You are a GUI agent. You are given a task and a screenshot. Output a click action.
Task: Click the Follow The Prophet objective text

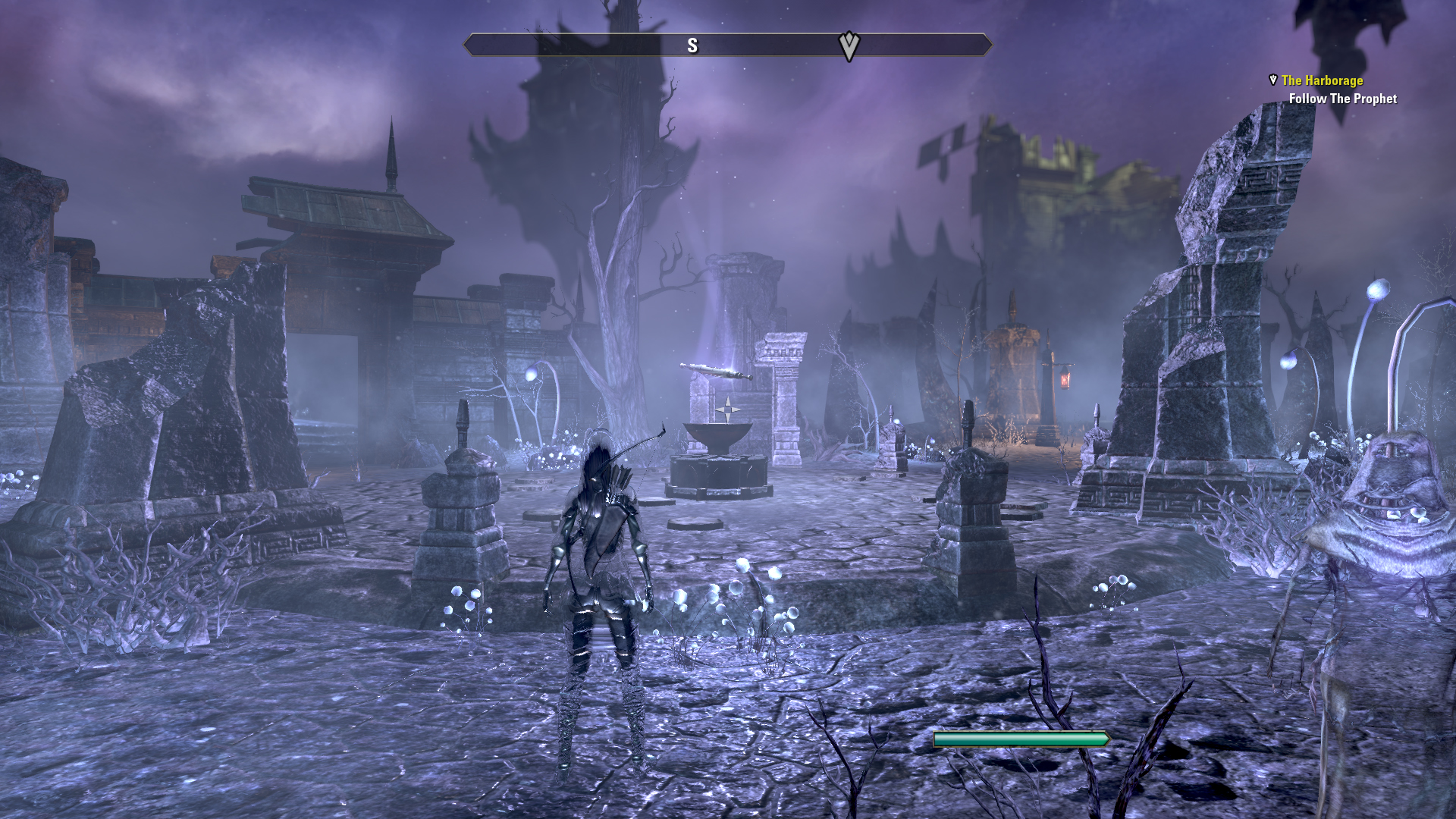1342,99
